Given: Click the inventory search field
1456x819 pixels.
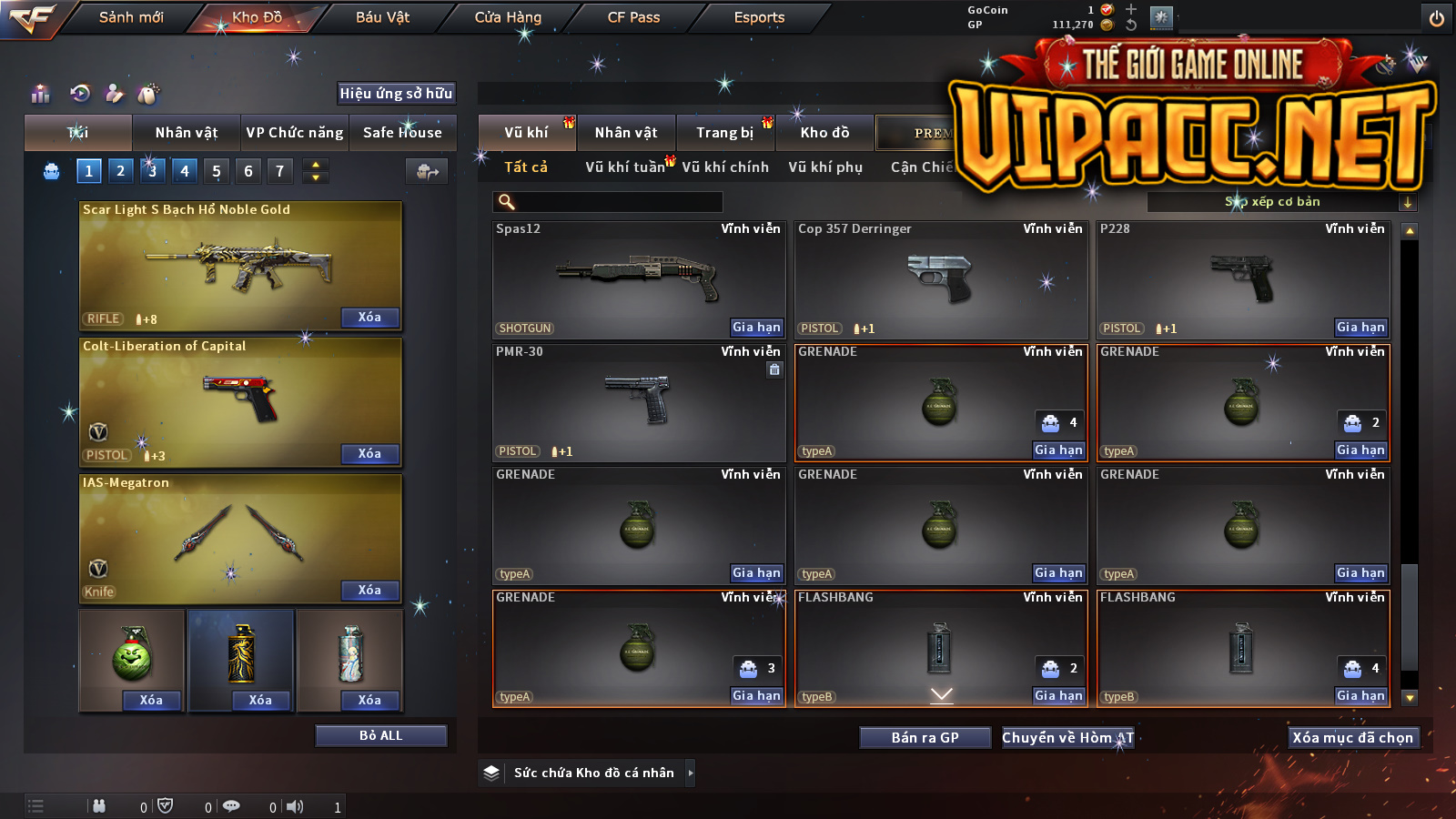Looking at the screenshot, I should tap(608, 202).
